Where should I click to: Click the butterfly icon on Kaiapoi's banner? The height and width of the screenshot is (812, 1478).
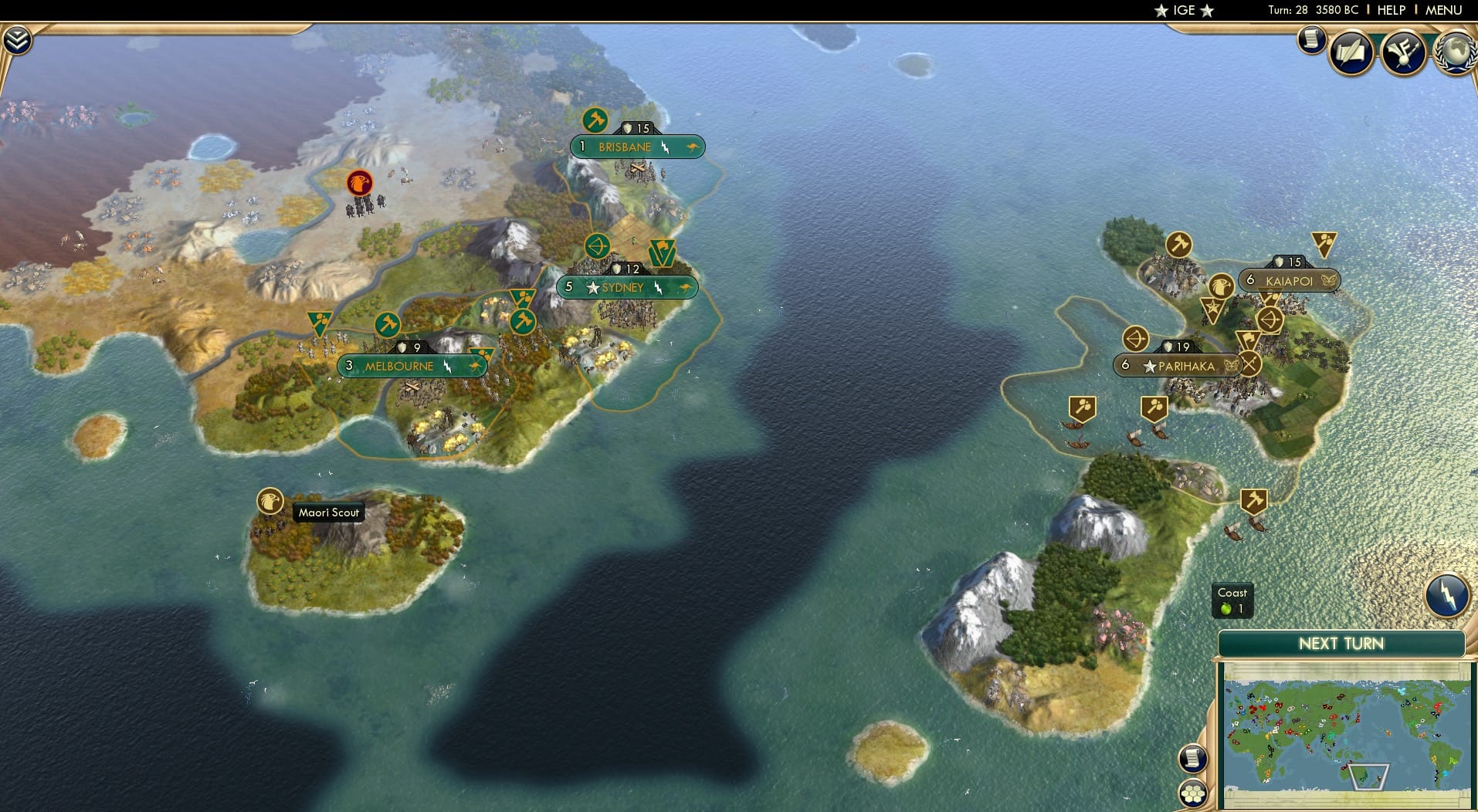(1328, 280)
